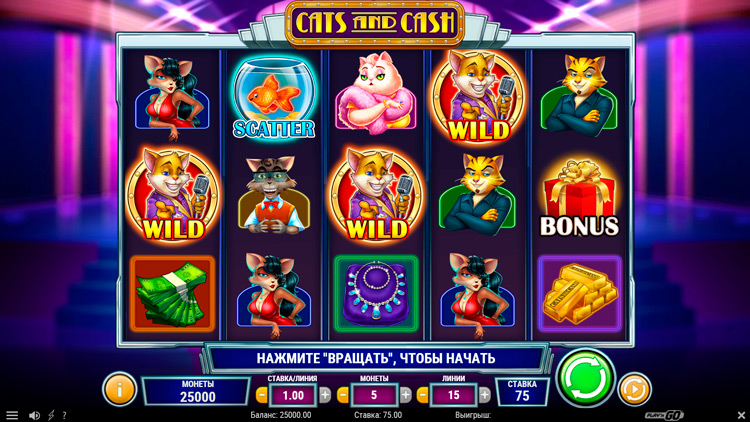750x422 pixels.
Task: Reduce the number of lines (Линии)
Action: pos(424,395)
